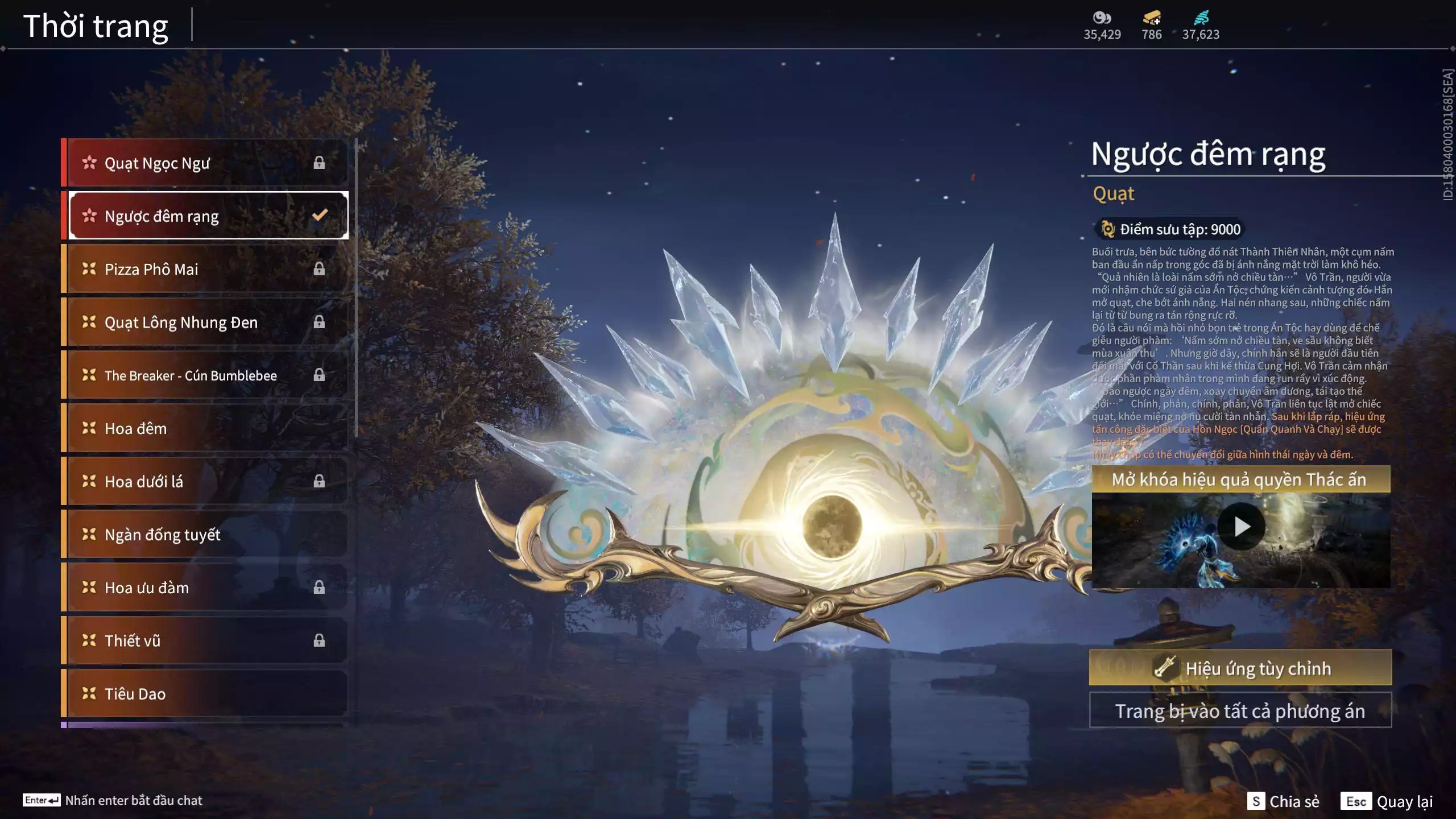This screenshot has width=1456, height=819.
Task: Go back with Quay lại
Action: (x=1387, y=801)
